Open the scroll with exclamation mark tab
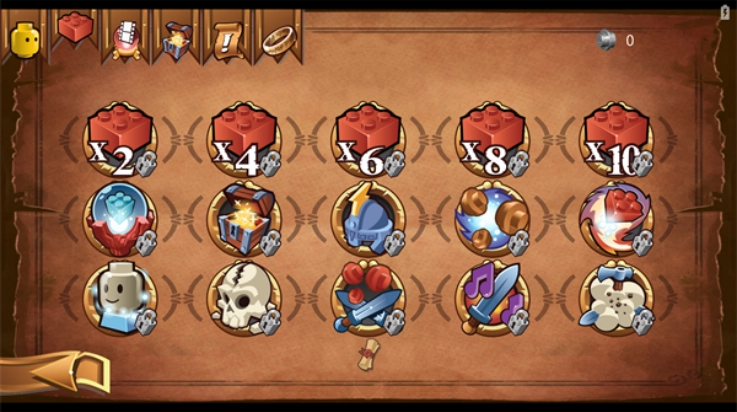The width and height of the screenshot is (737, 412). pos(227,38)
